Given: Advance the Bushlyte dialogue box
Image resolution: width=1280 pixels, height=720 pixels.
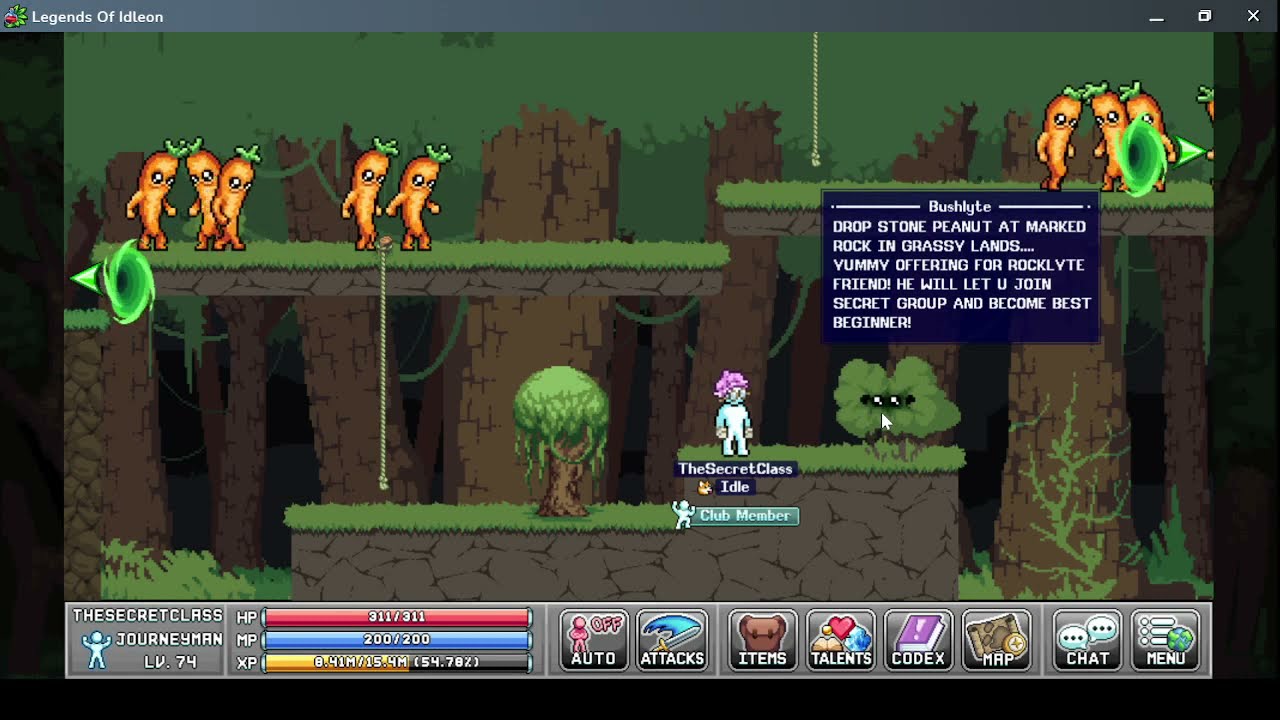Looking at the screenshot, I should click(960, 267).
